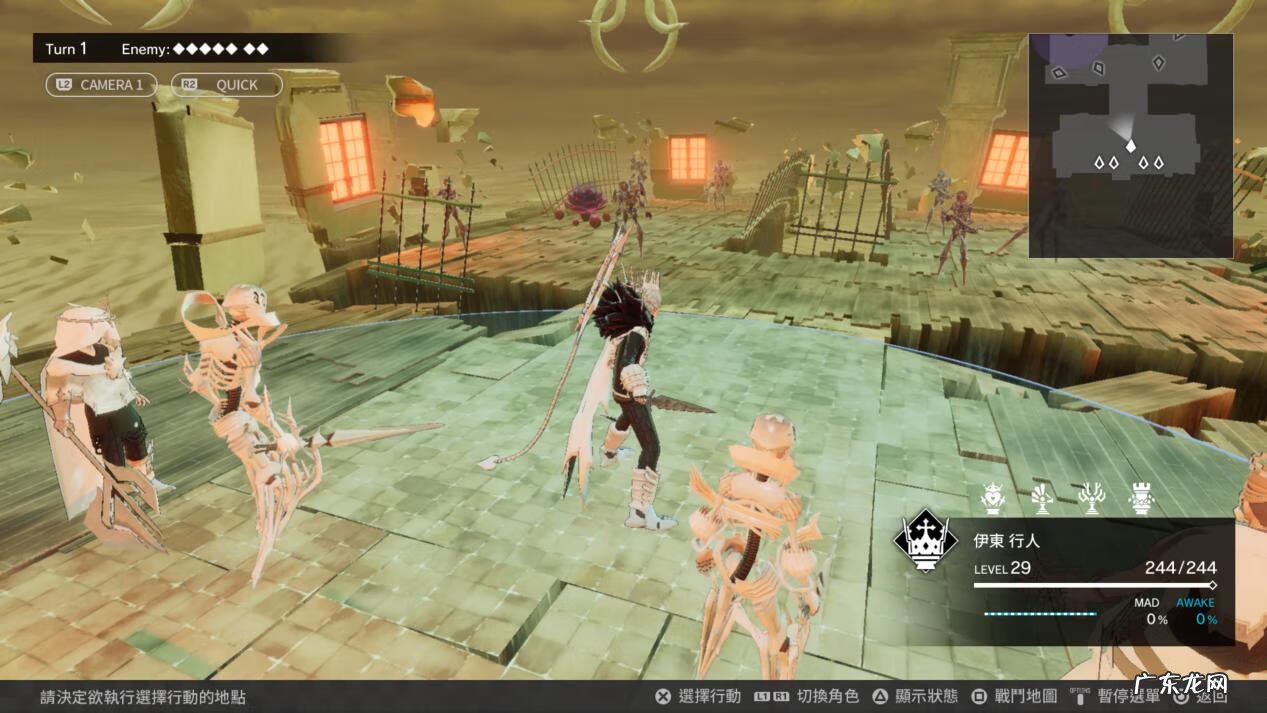
Task: Open the battle minimap
Action: tap(1130, 146)
